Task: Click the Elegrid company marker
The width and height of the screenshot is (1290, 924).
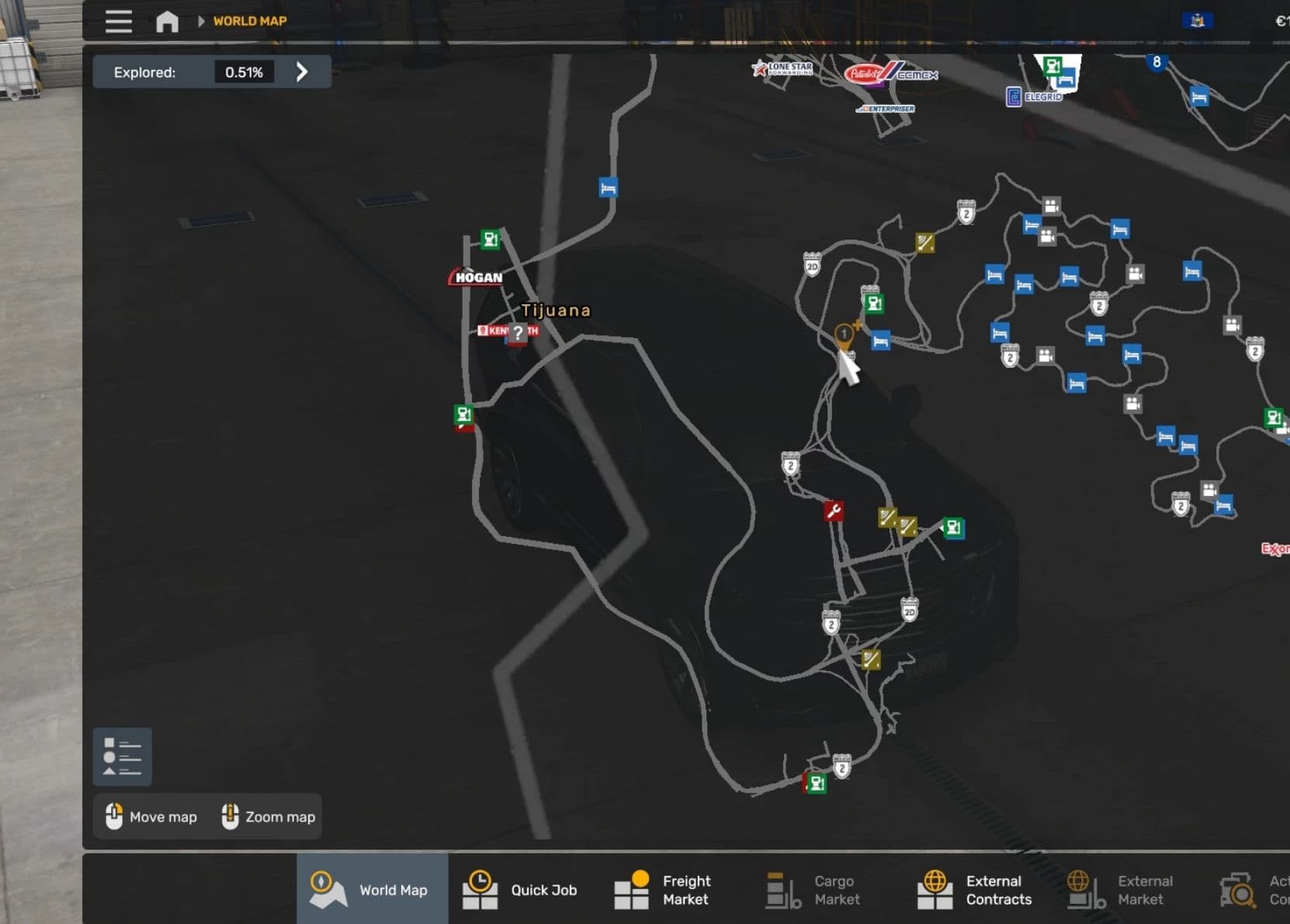Action: [1035, 97]
